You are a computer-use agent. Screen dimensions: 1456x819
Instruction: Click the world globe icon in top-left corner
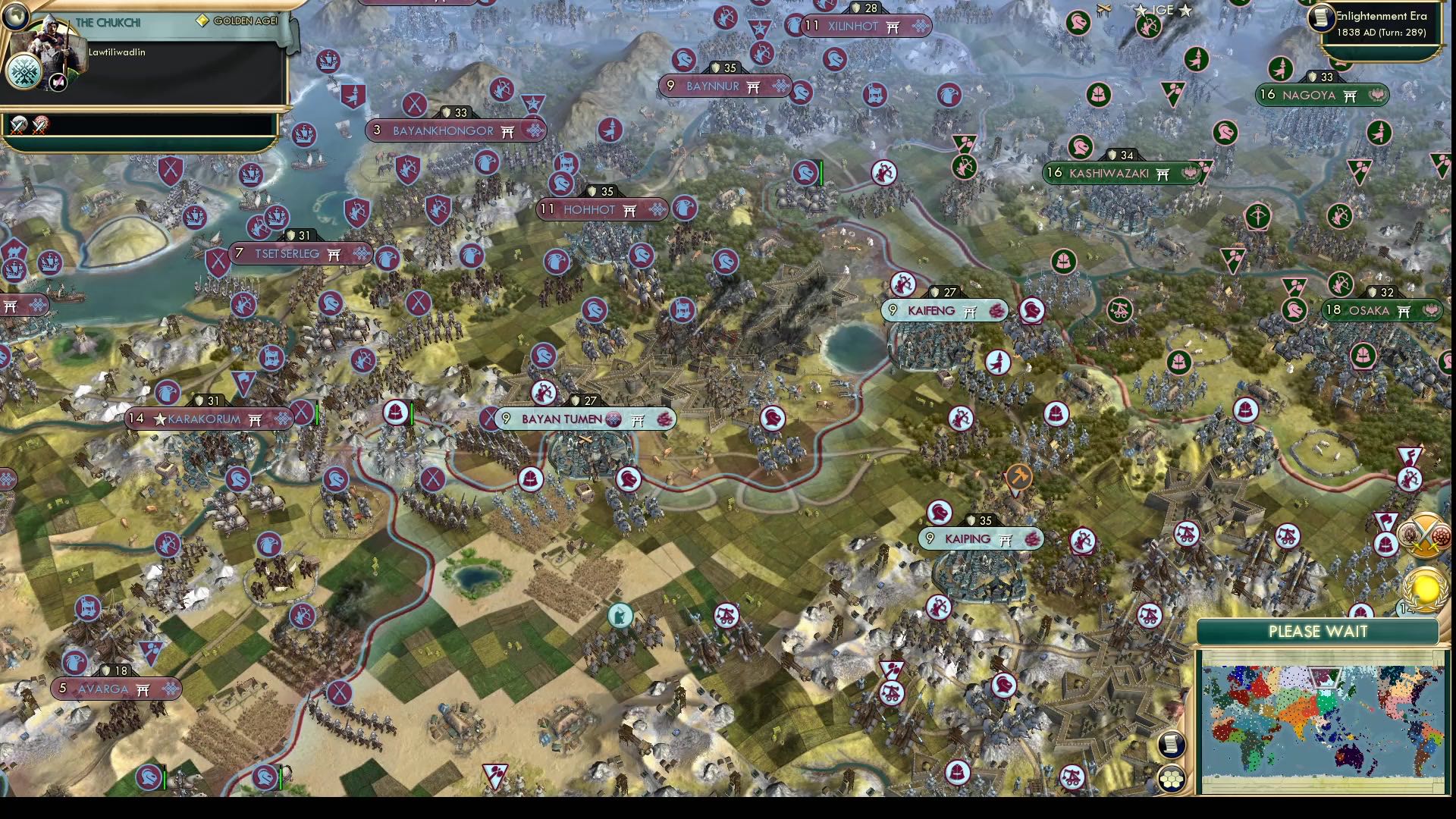pos(17,18)
